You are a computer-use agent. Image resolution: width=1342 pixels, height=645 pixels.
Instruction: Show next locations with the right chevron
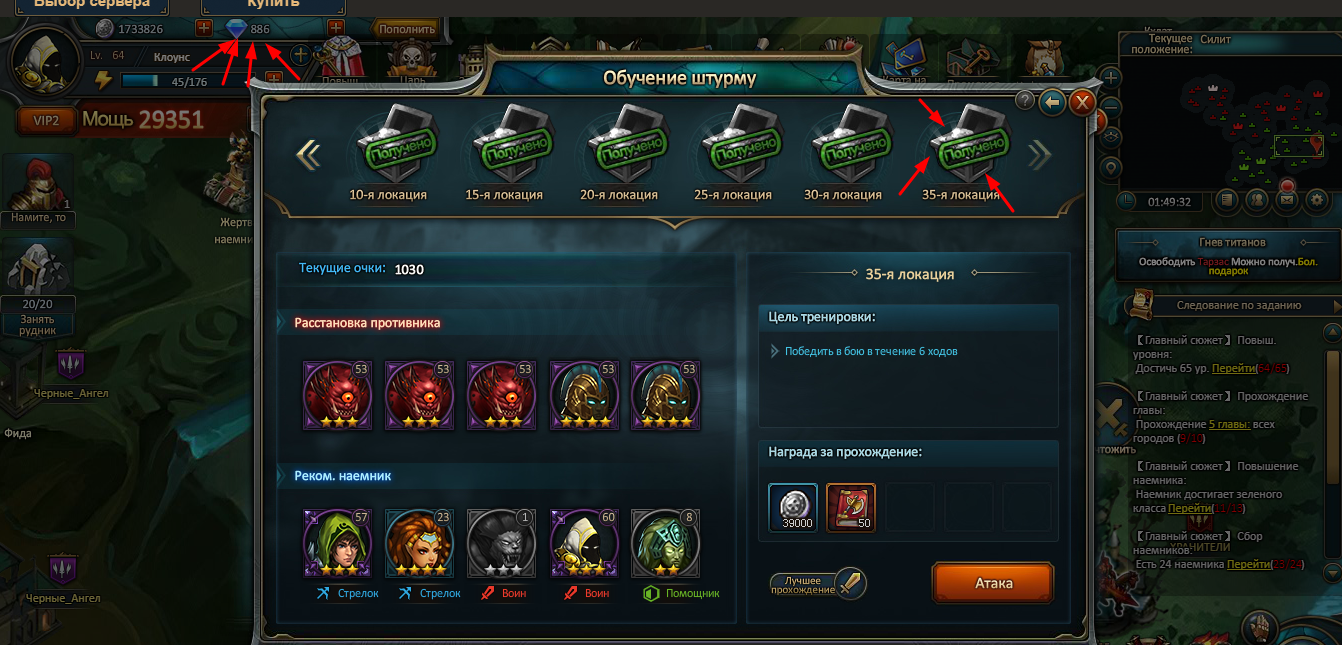pyautogui.click(x=1040, y=153)
